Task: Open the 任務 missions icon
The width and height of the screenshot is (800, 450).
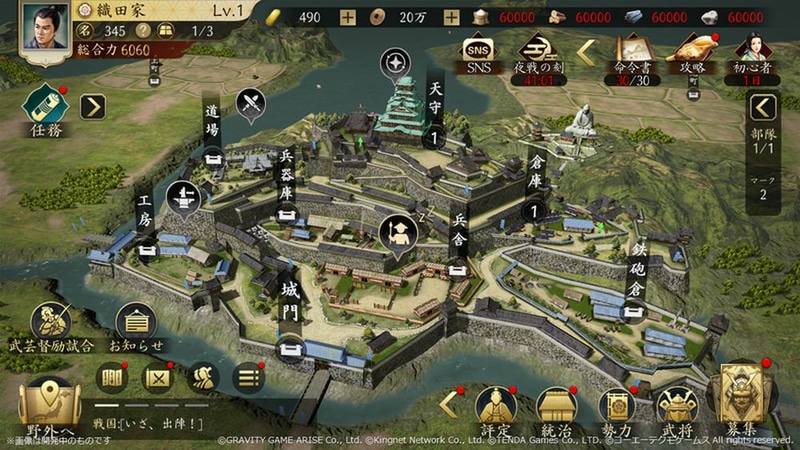Action: point(45,106)
